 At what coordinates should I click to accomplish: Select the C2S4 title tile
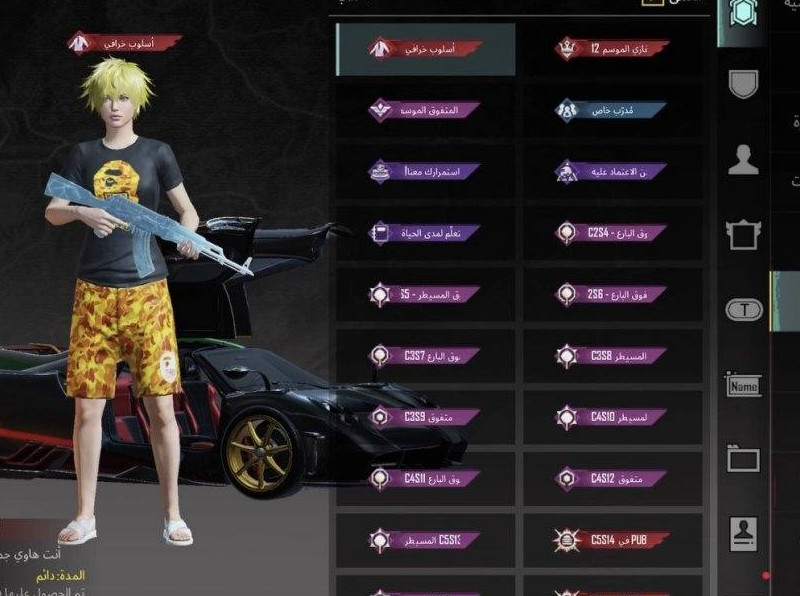pos(613,233)
